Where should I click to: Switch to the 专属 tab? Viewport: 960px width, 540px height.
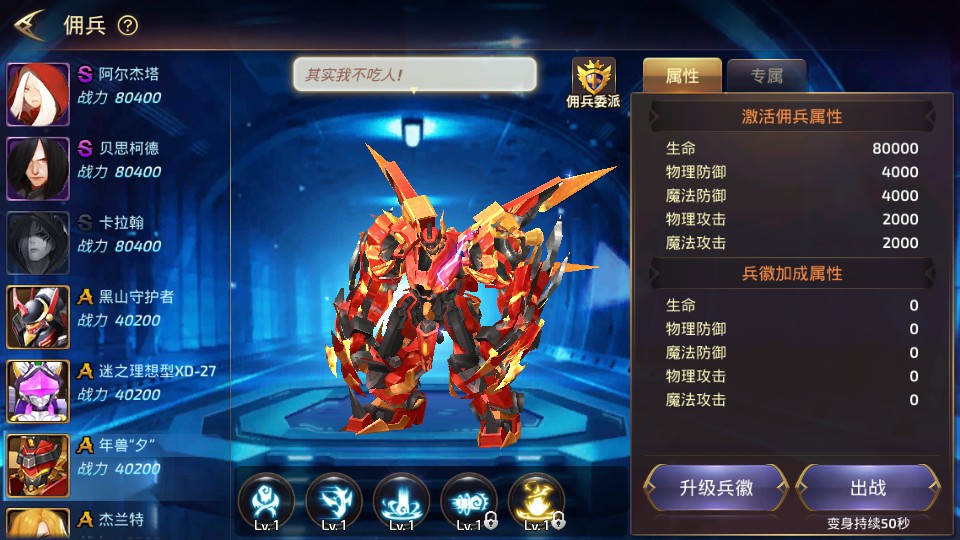tap(766, 75)
